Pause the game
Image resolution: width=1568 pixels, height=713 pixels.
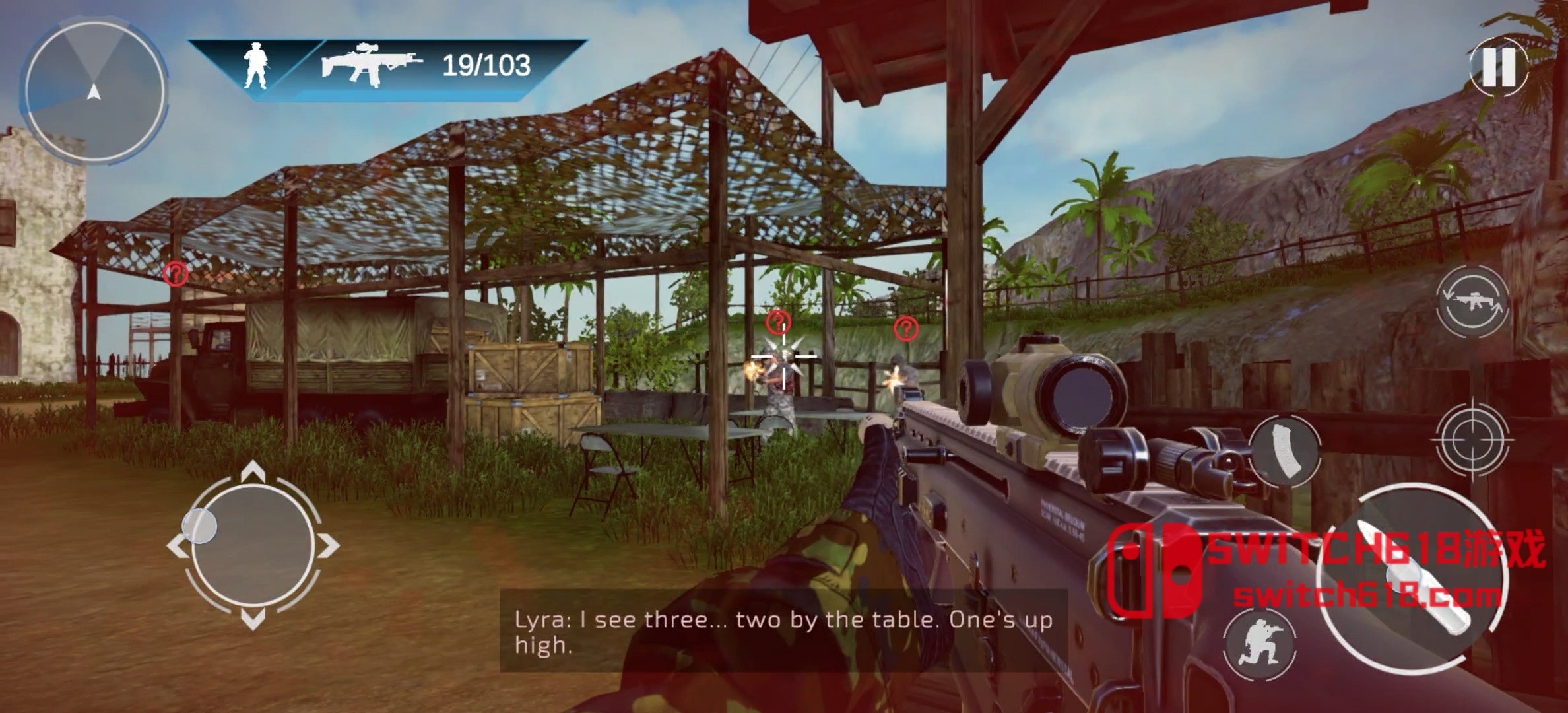coord(1498,67)
